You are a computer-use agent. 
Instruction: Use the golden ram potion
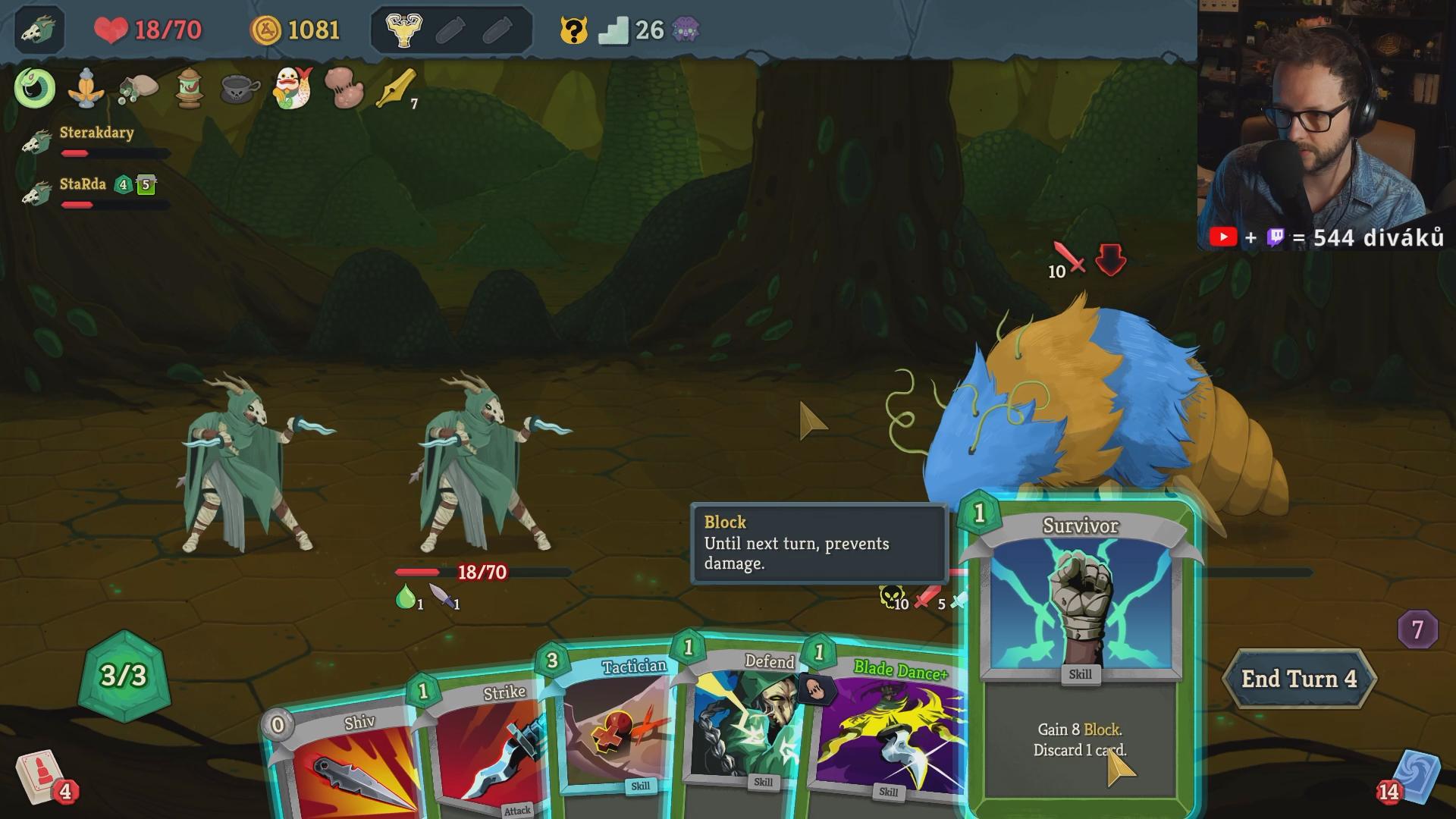(x=403, y=30)
